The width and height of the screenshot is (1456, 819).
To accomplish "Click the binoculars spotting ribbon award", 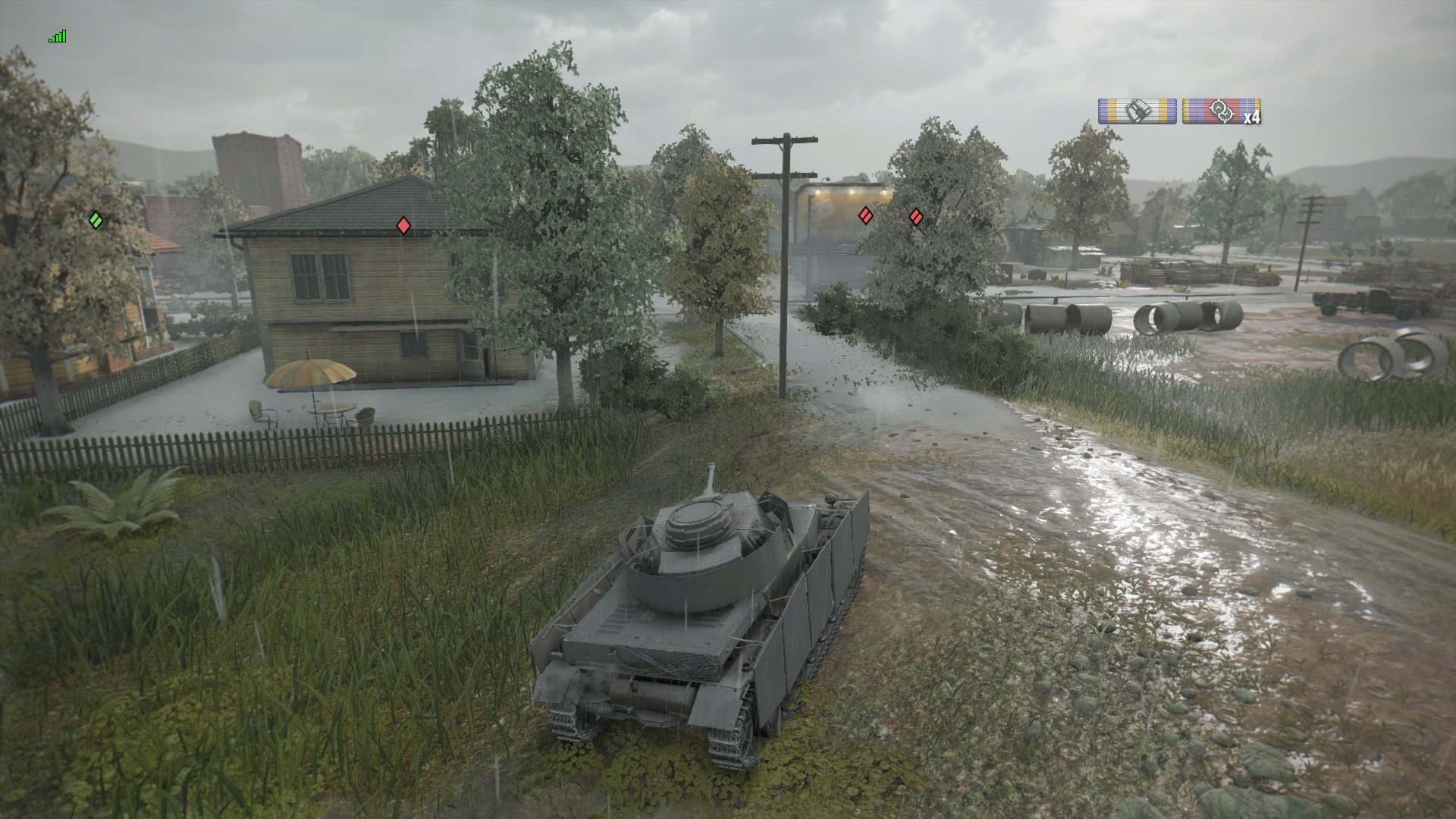I will 1137,109.
